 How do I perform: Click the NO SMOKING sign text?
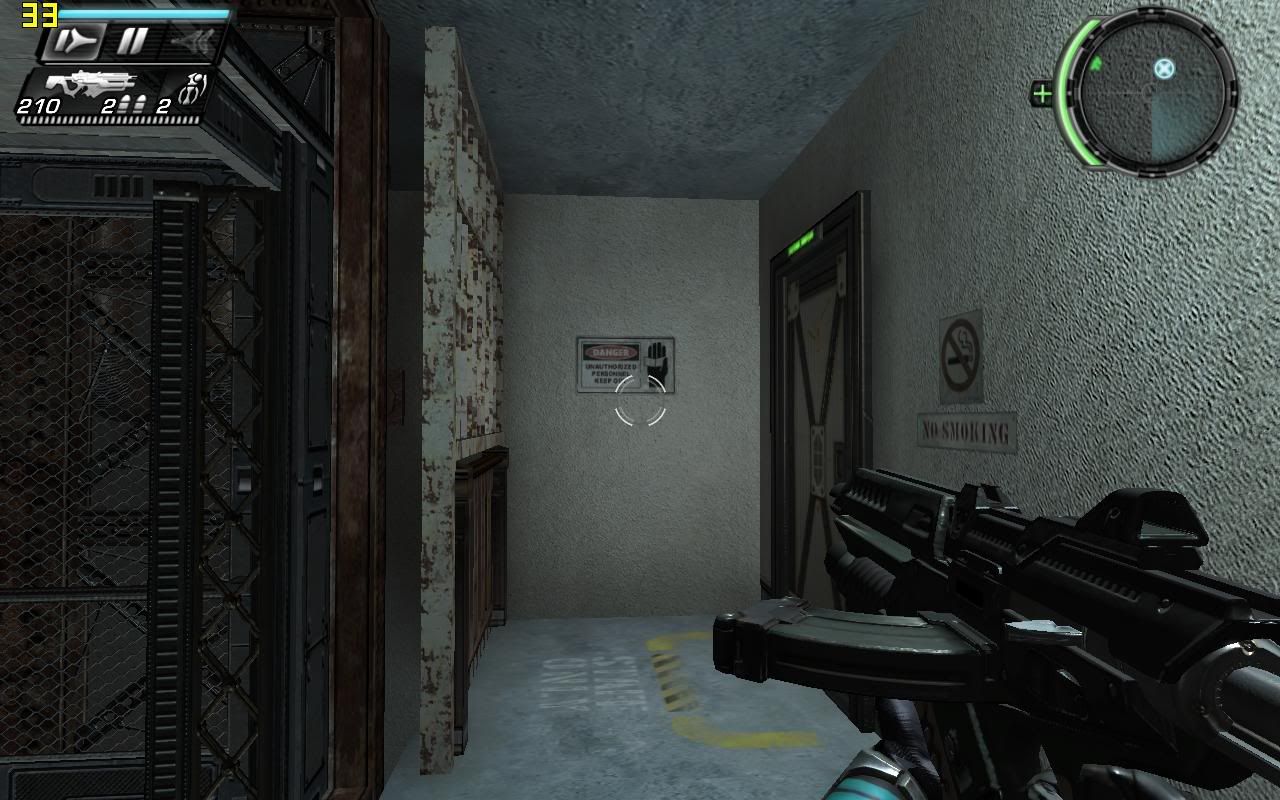pyautogui.click(x=964, y=432)
